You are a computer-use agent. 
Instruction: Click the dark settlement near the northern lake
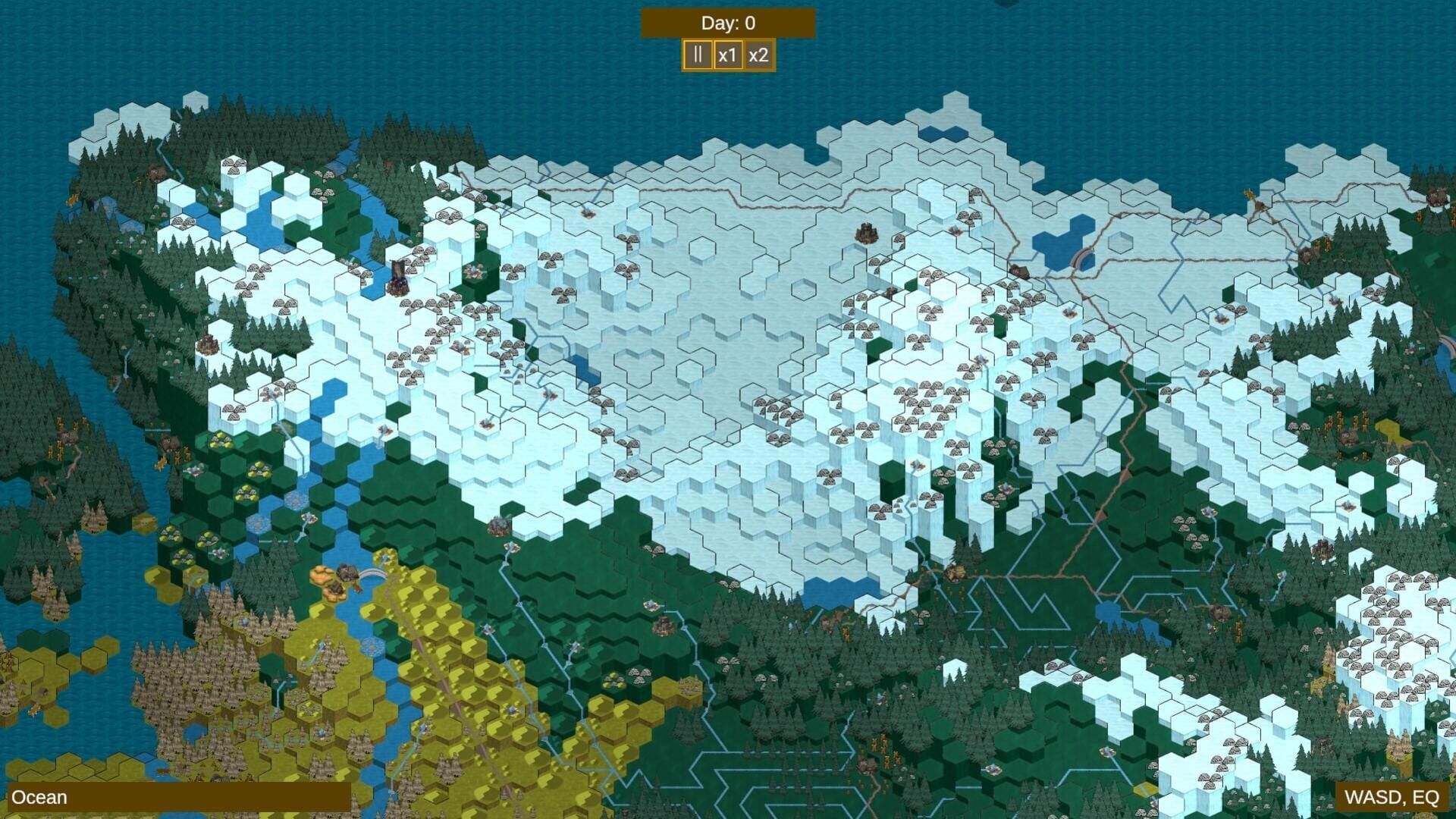pyautogui.click(x=1018, y=271)
